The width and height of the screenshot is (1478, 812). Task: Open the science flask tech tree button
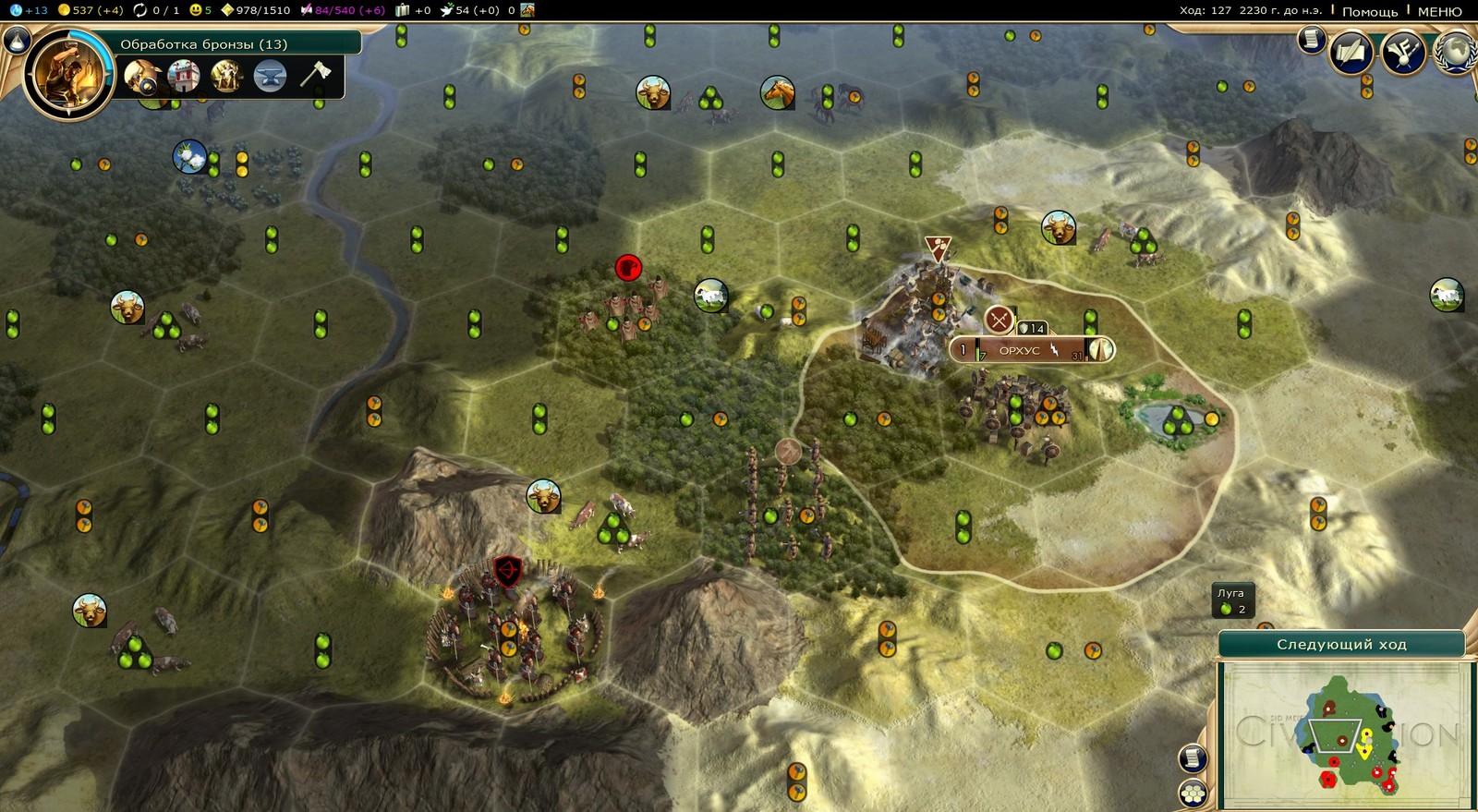pyautogui.click(x=18, y=40)
